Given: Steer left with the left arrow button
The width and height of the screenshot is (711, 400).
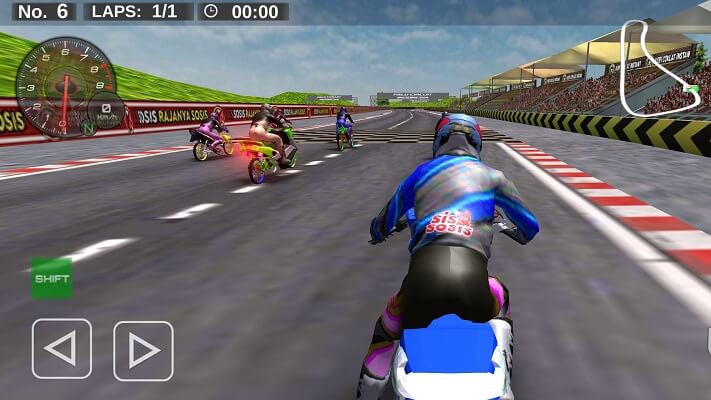Looking at the screenshot, I should coord(62,349).
